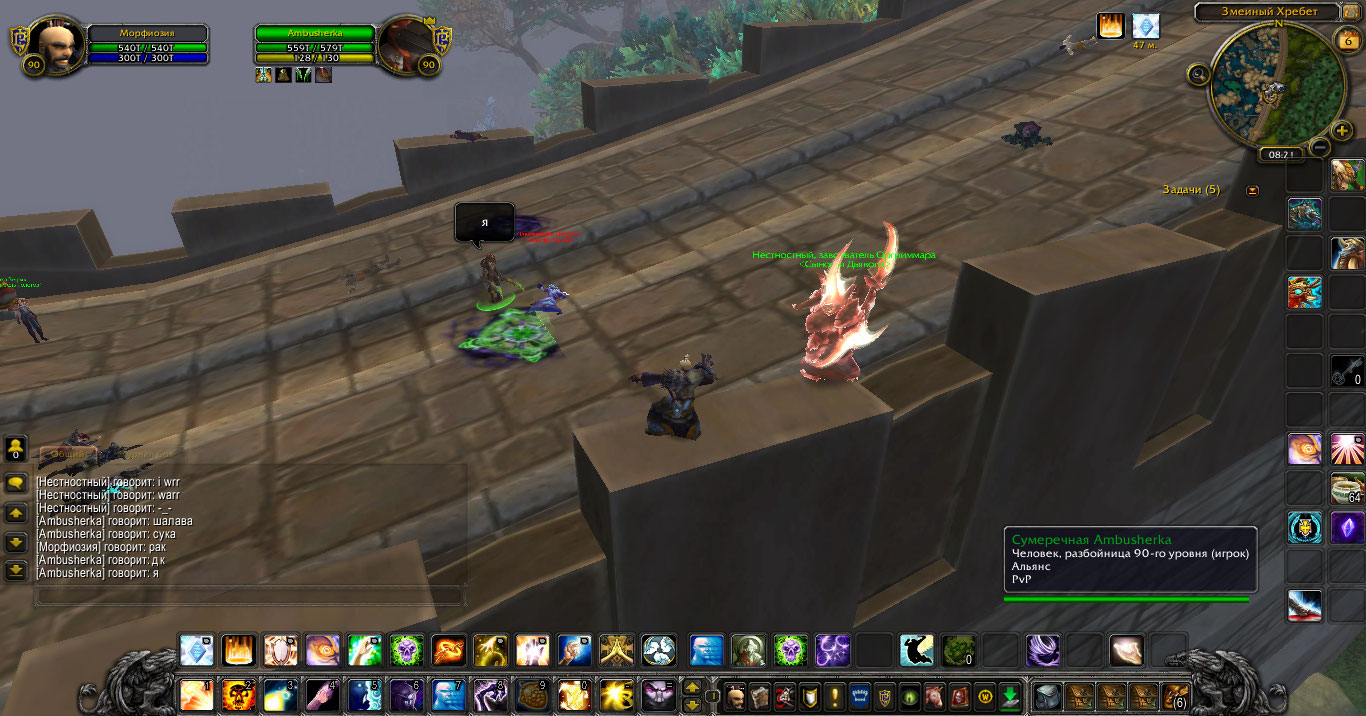Image resolution: width=1366 pixels, height=716 pixels.
Task: Open the calendar button showing 6
Action: tap(1346, 39)
